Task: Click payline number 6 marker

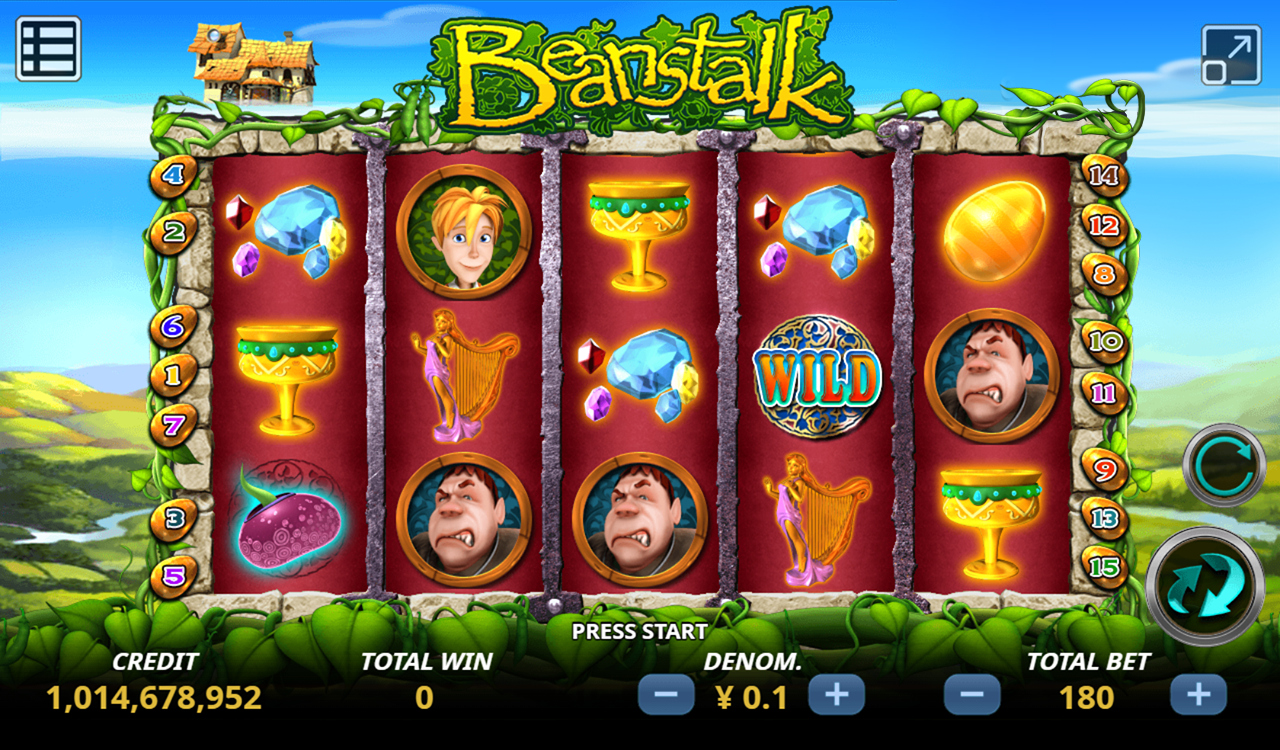Action: [173, 326]
